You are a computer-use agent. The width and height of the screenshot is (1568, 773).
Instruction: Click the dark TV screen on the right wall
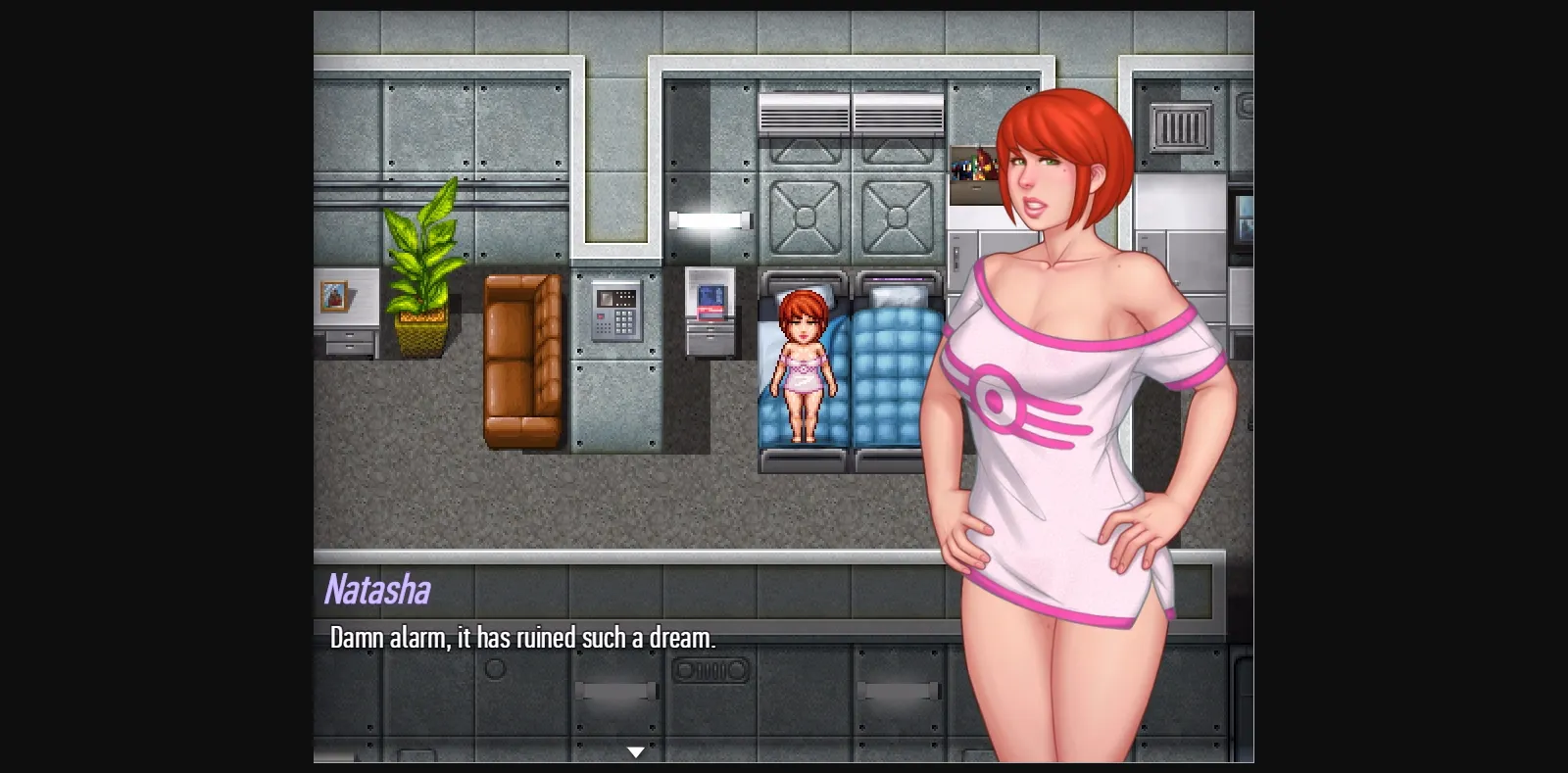1243,216
